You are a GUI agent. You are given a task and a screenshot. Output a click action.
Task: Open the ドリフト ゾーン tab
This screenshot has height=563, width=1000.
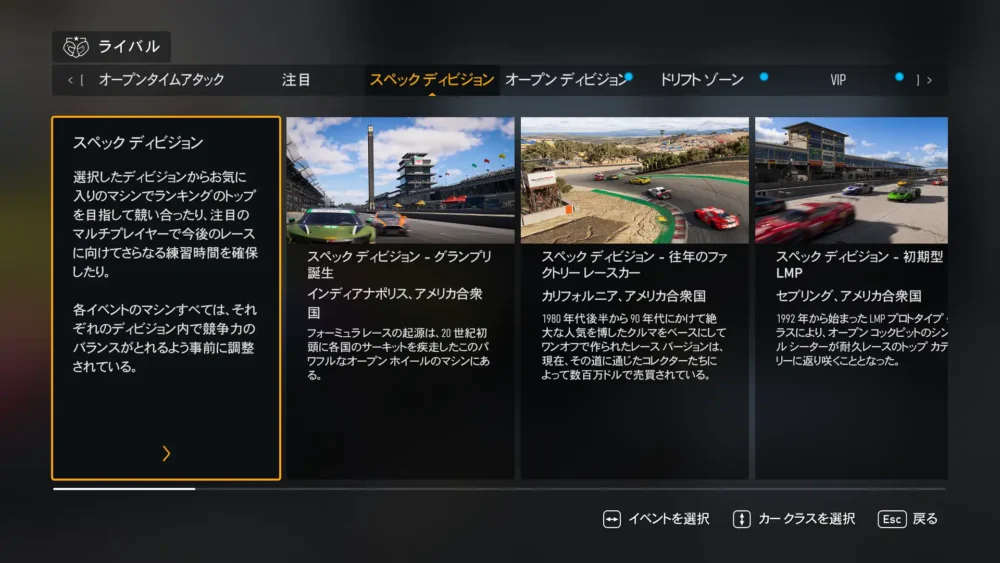tap(702, 80)
